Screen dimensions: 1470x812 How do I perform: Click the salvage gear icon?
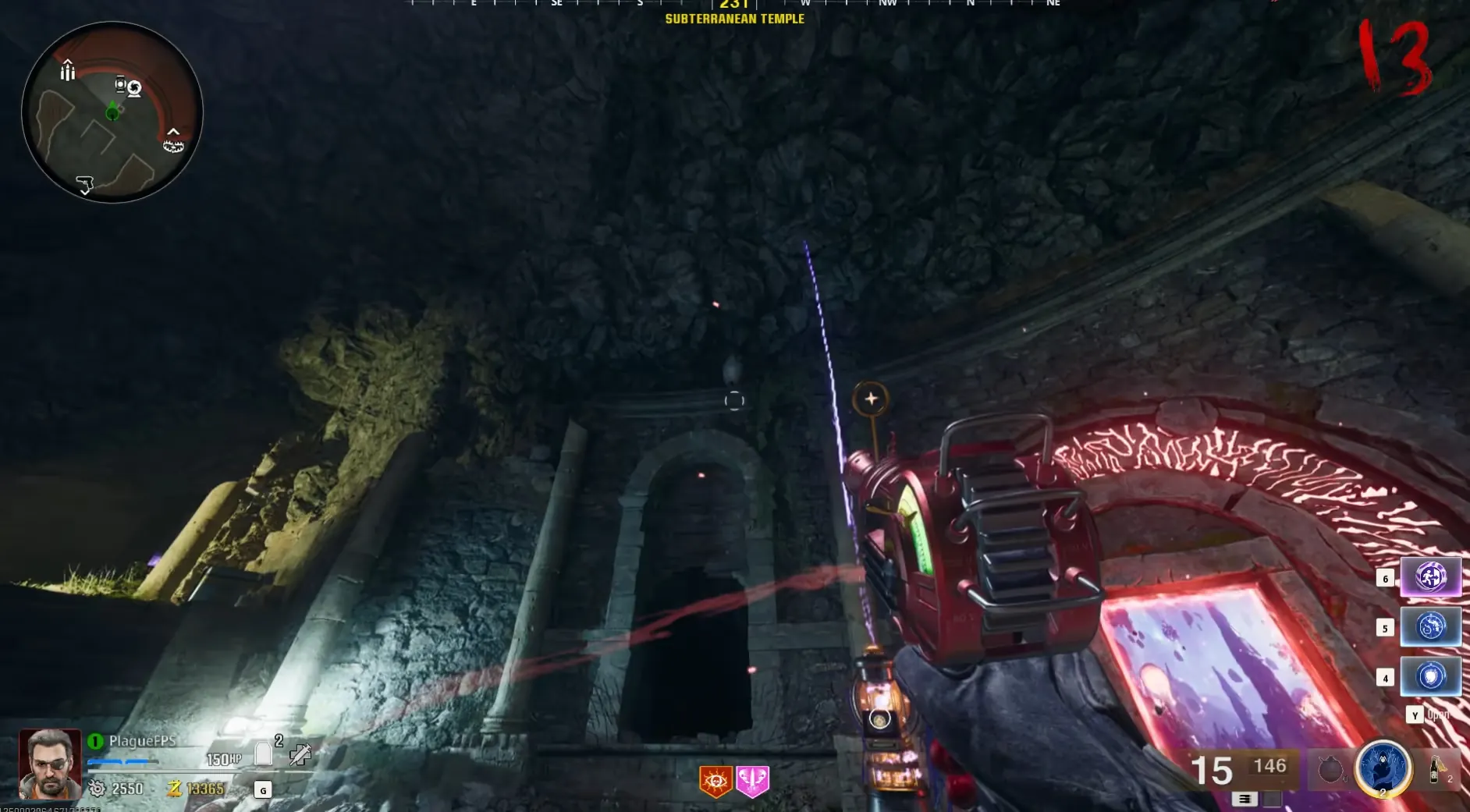tap(98, 789)
